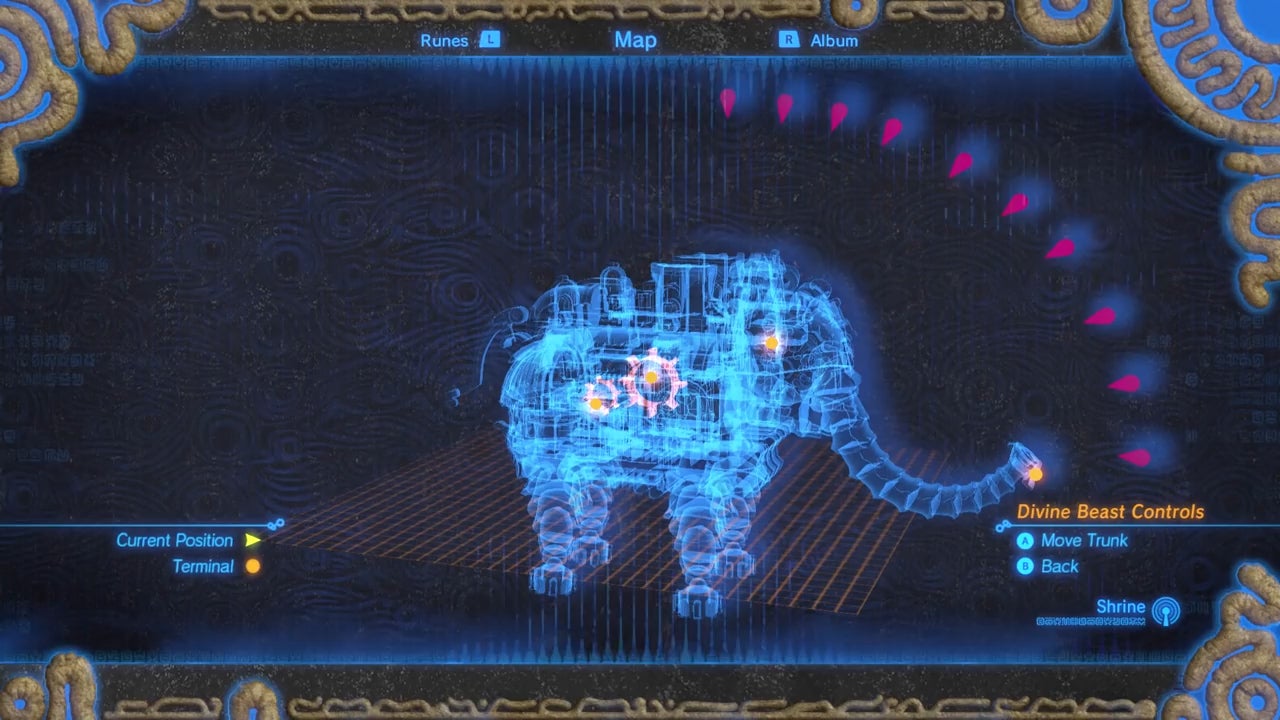Screen dimensions: 1280x720
Task: Click the A button icon next to Move Trunk
Action: click(x=1025, y=541)
